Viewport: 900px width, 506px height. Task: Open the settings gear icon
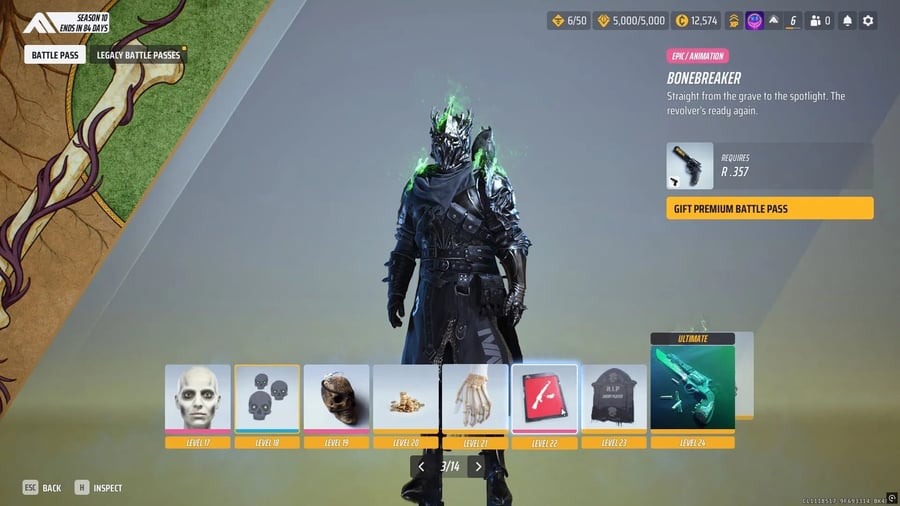click(868, 20)
